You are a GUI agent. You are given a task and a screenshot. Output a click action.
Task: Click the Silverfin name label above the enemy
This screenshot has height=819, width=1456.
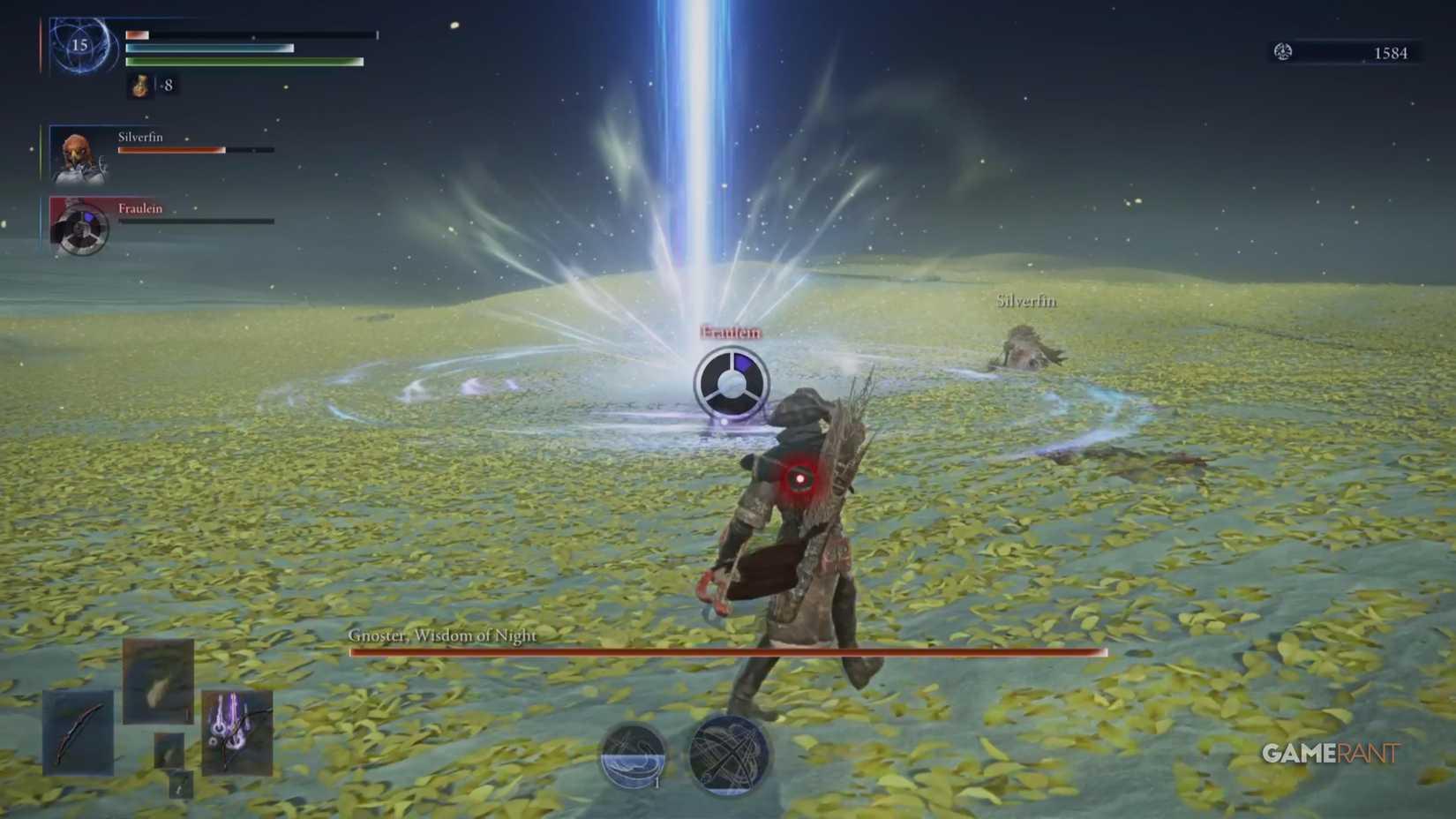(x=1026, y=300)
